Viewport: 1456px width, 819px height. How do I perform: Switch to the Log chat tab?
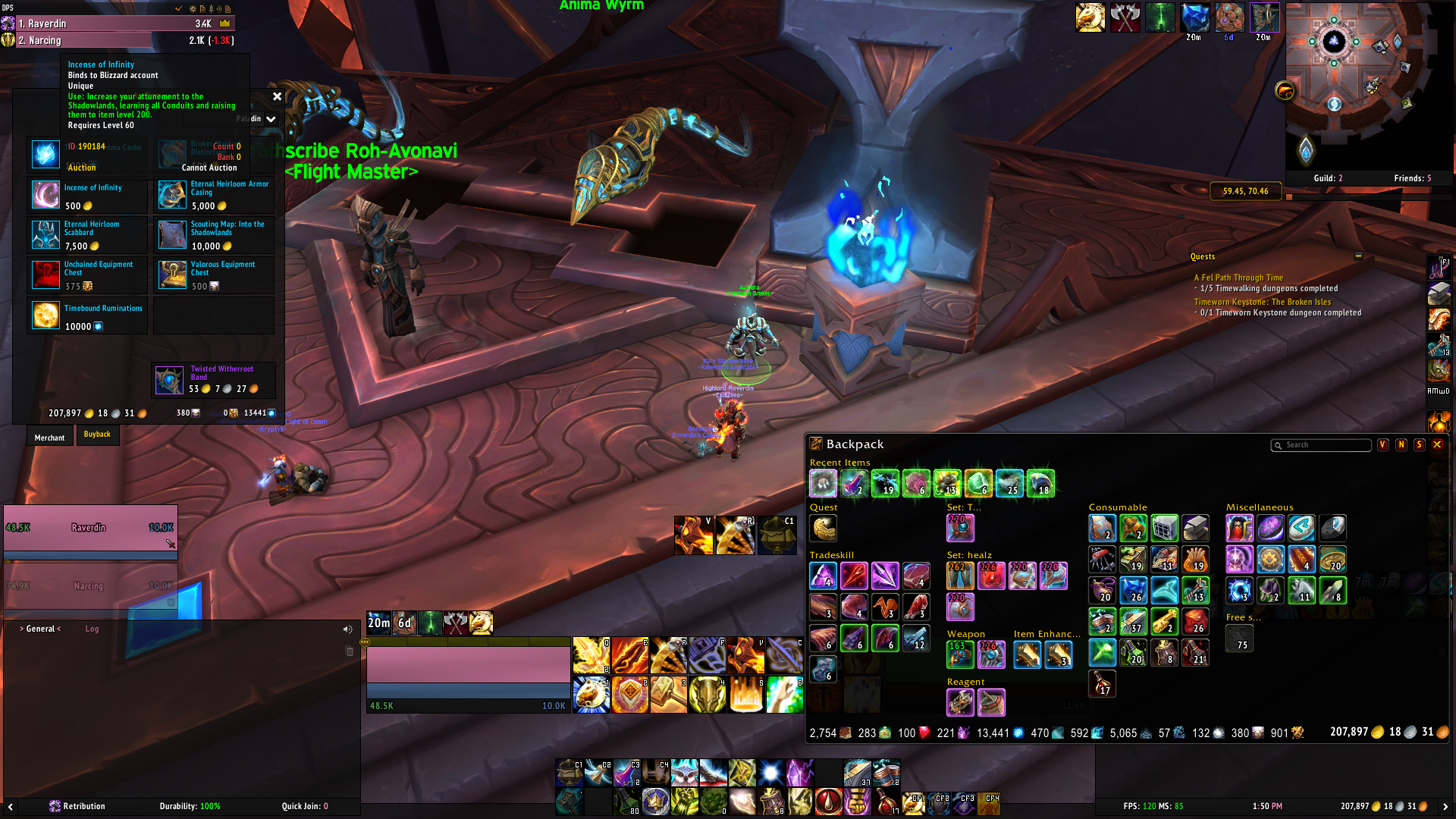pos(92,629)
